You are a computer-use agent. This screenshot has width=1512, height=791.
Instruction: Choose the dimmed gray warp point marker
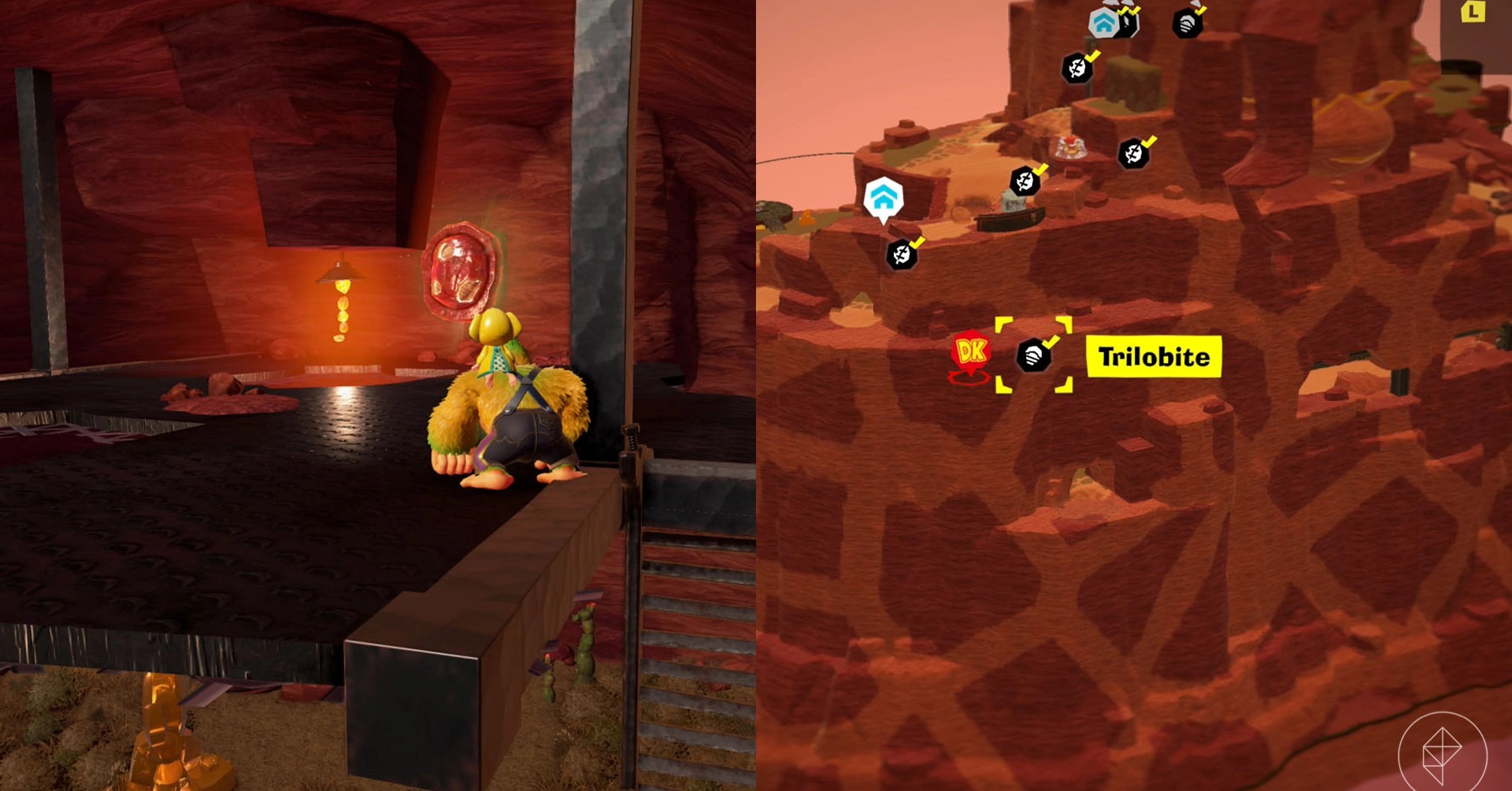click(x=1104, y=23)
